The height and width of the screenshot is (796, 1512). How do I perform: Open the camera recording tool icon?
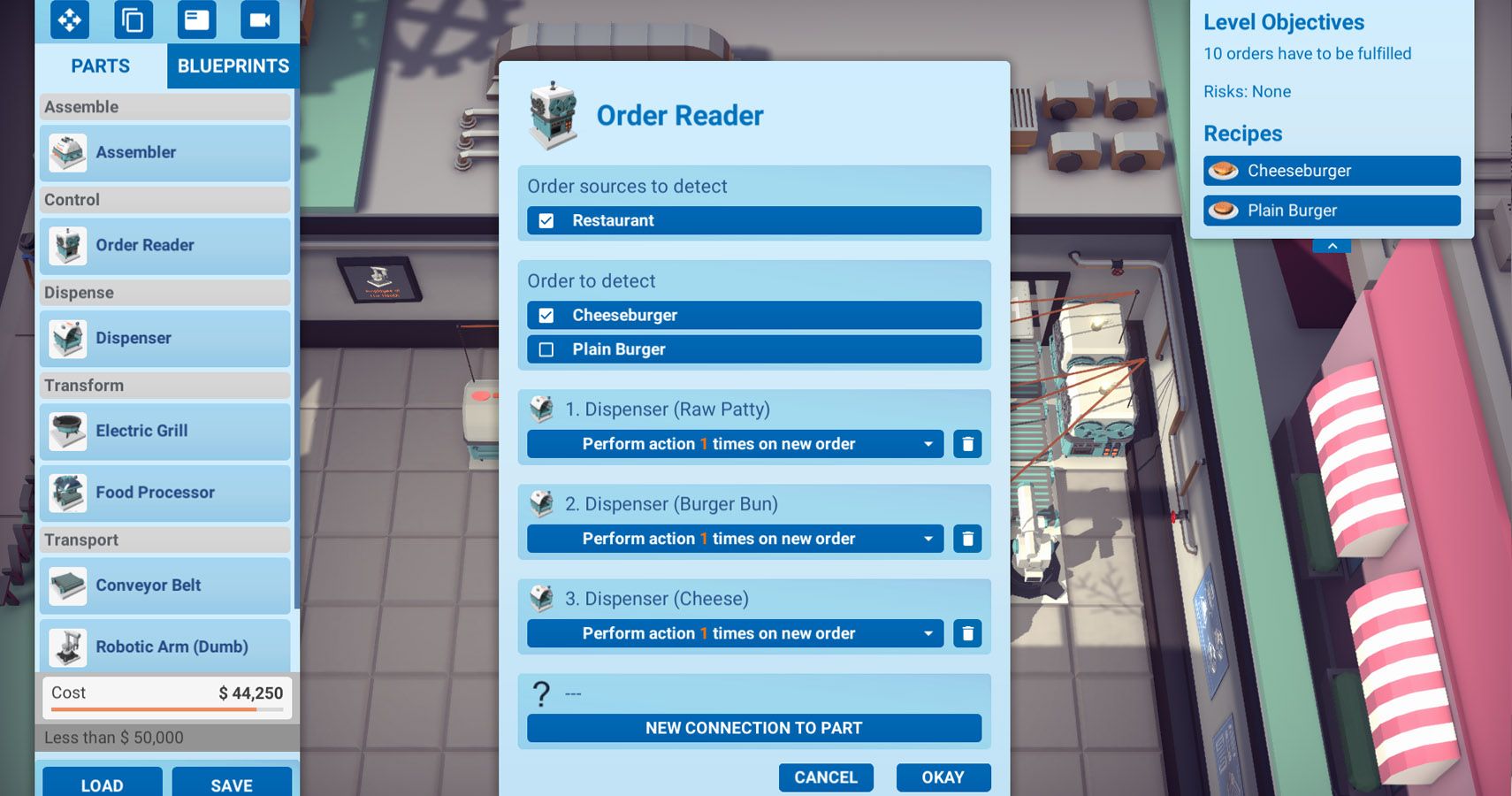click(x=259, y=19)
